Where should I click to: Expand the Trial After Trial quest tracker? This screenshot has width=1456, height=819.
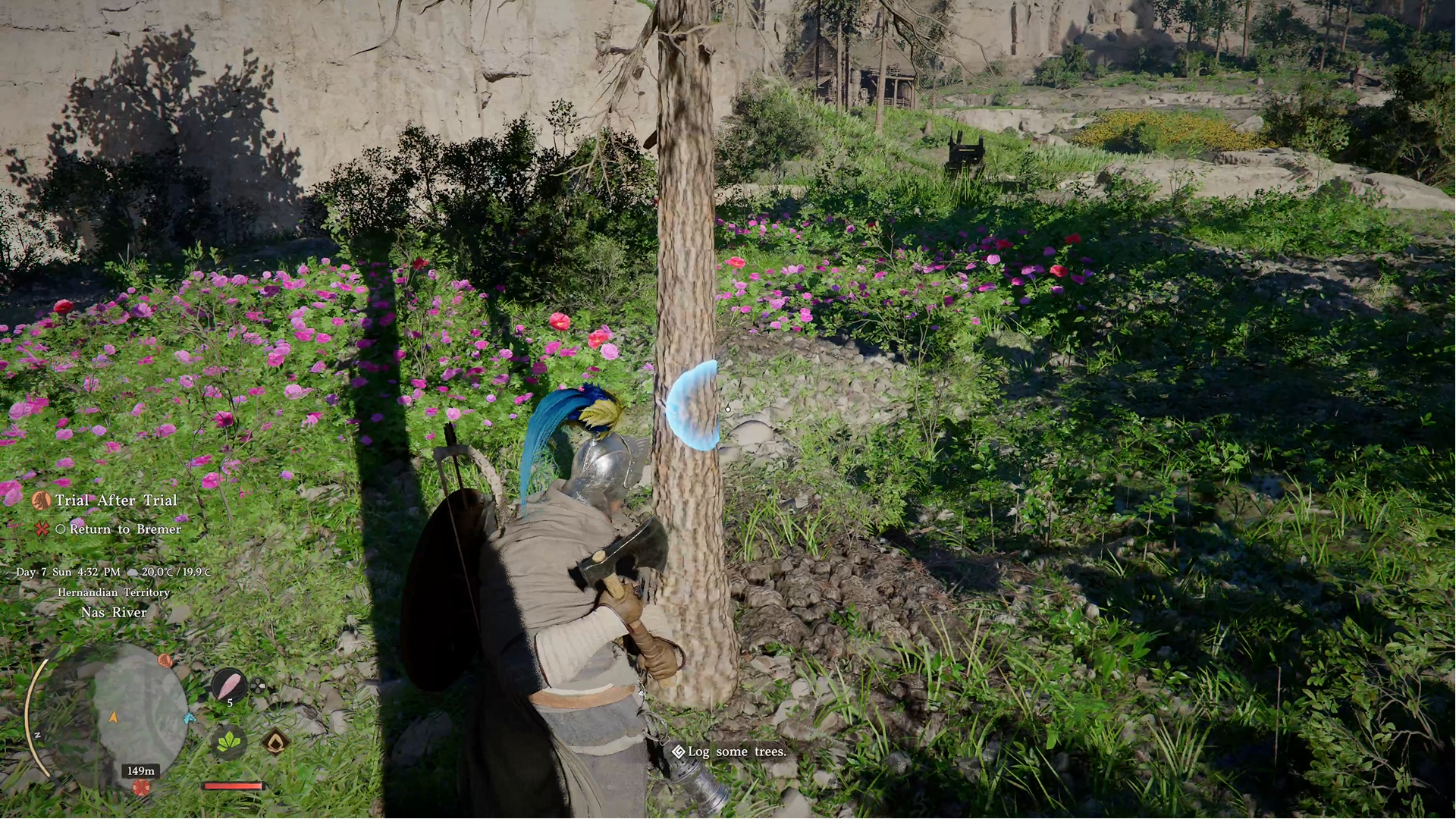tap(116, 500)
